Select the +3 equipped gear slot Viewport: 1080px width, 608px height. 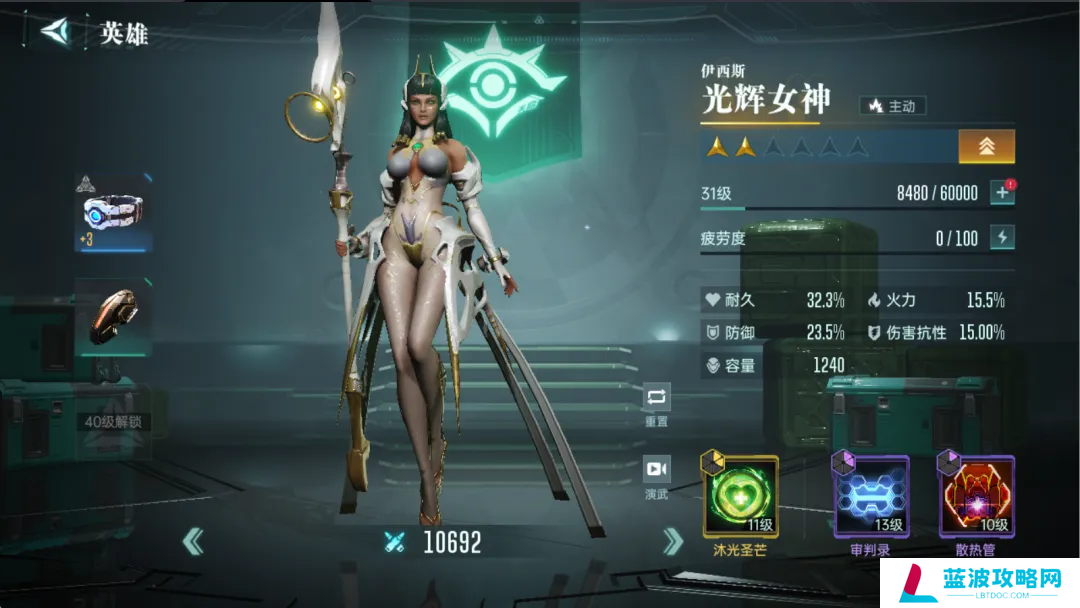click(114, 213)
